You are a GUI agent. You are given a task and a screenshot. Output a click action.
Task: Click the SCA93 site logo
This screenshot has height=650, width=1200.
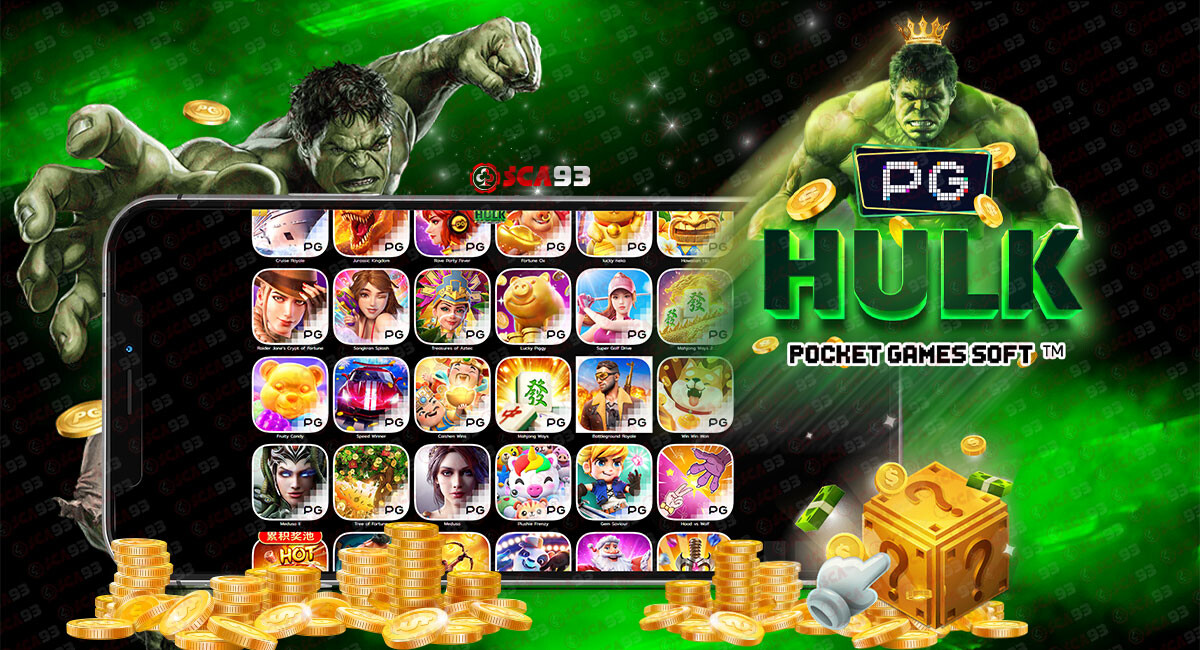tap(530, 177)
